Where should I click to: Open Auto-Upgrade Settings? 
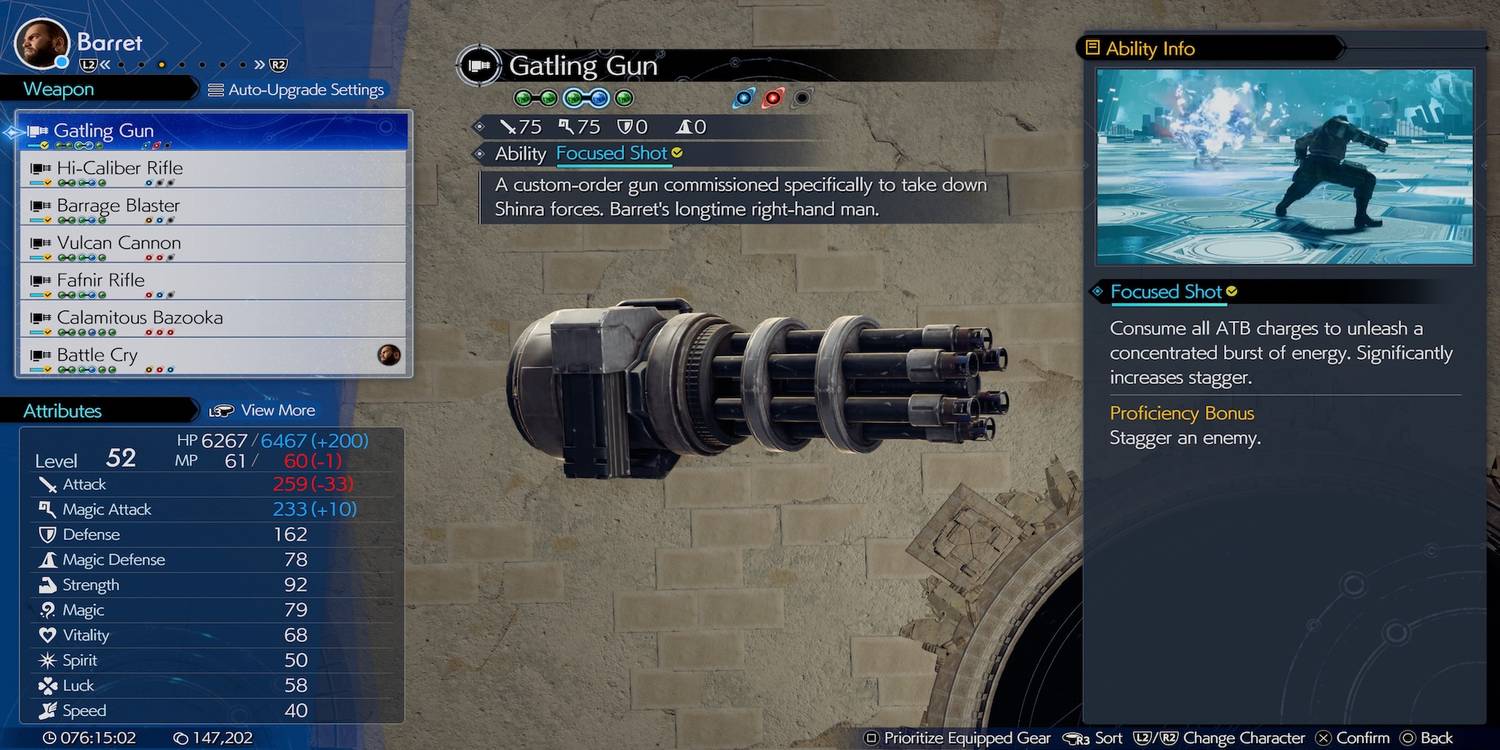[296, 90]
